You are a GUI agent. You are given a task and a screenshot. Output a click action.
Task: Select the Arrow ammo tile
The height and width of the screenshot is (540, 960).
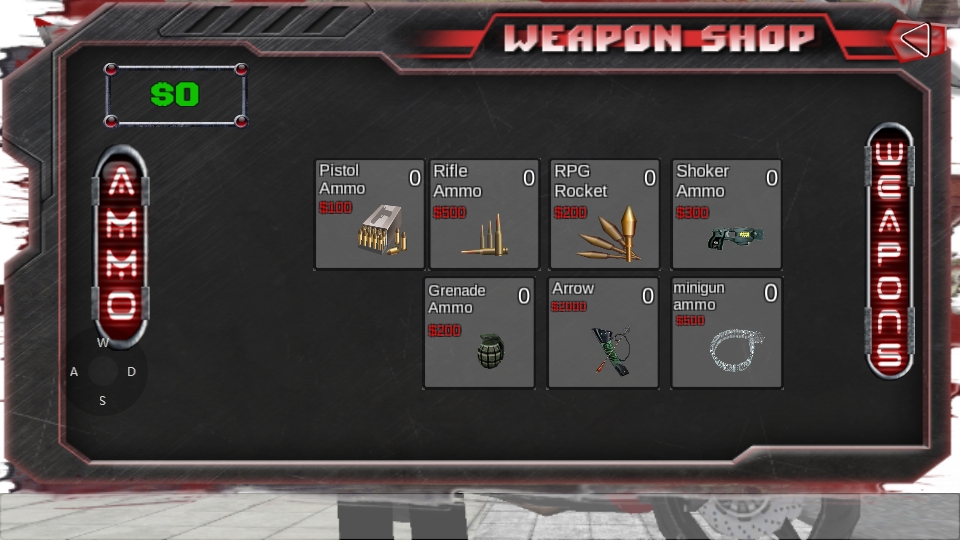click(603, 333)
